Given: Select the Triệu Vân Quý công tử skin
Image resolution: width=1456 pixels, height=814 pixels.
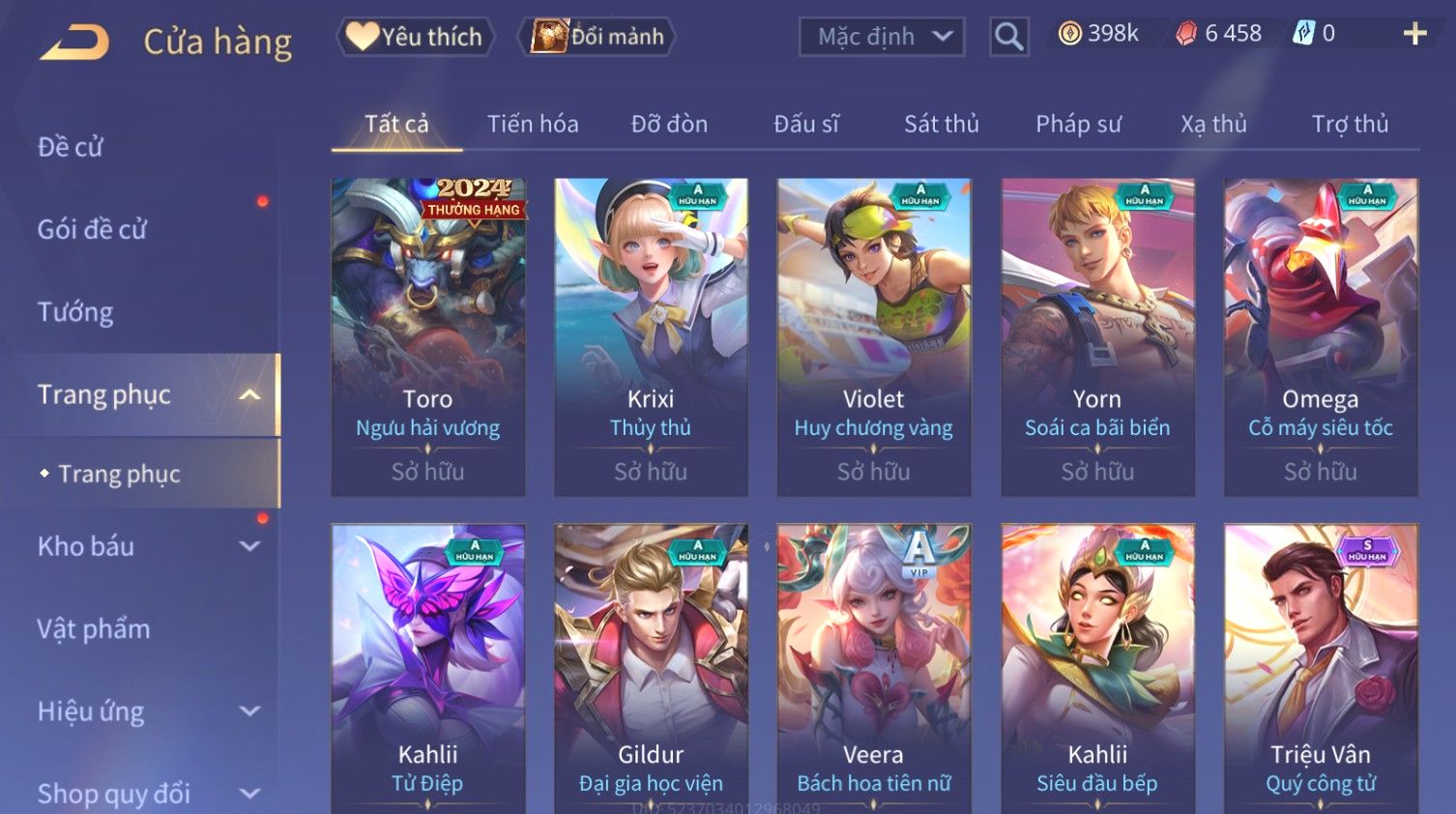Looking at the screenshot, I should coord(1321,667).
